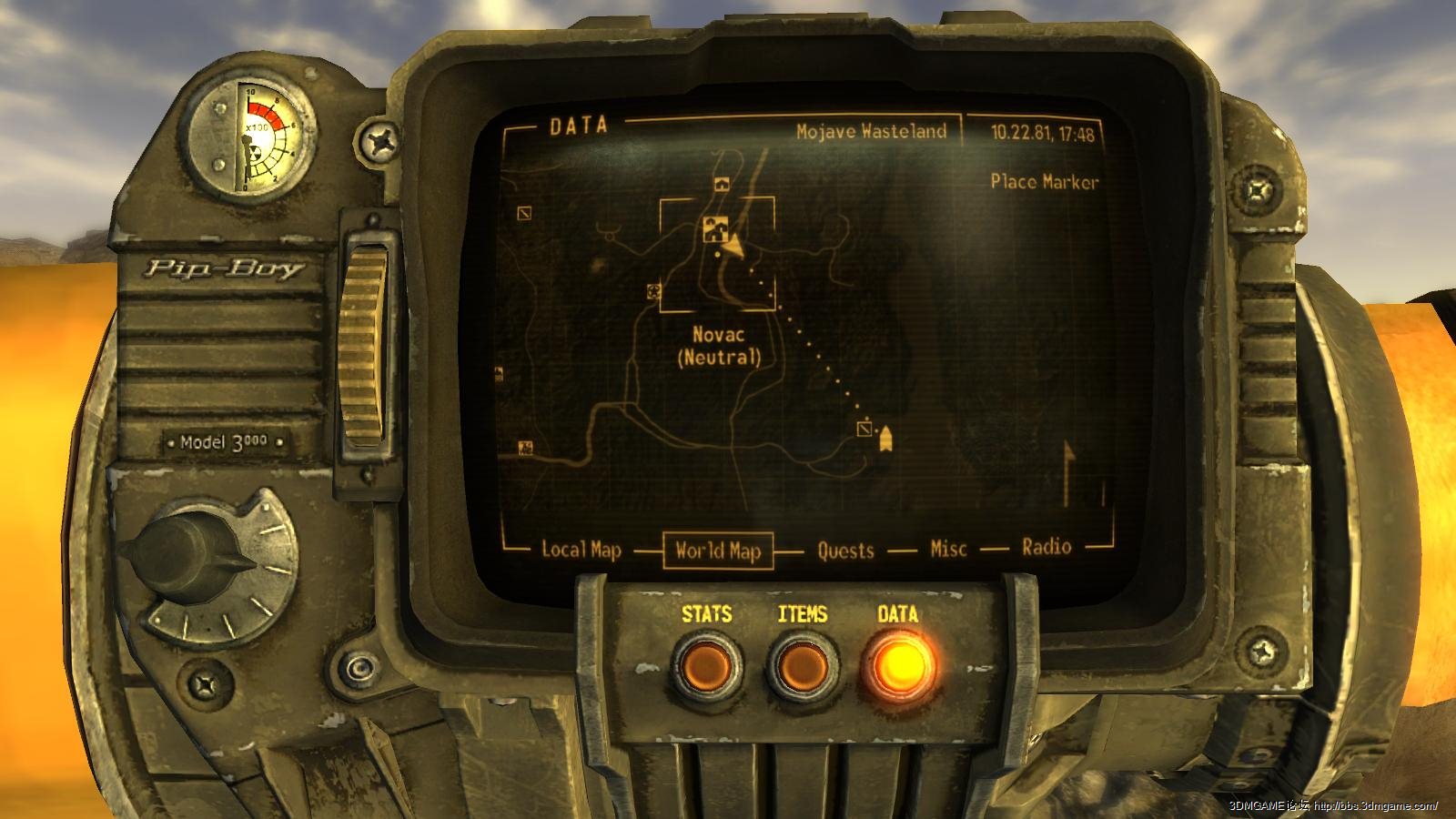Select the Novac town marker
The width and height of the screenshot is (1456, 819).
(x=713, y=229)
